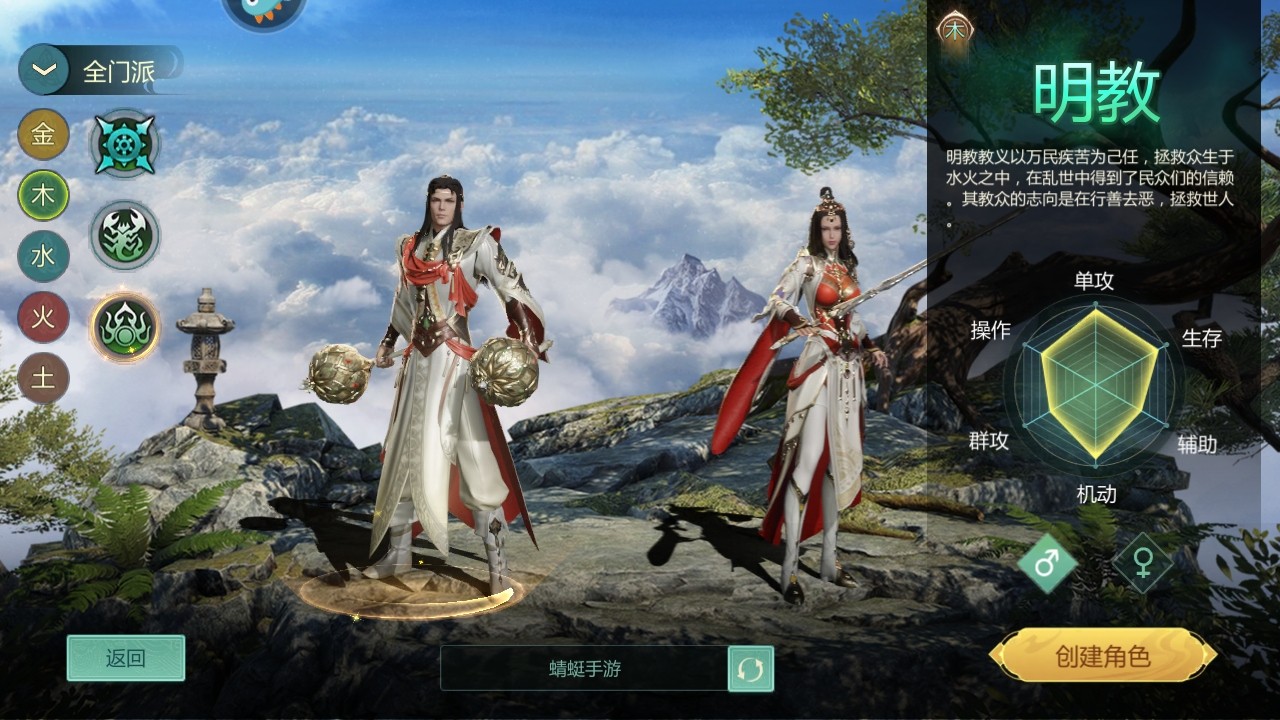The height and width of the screenshot is (720, 1280).
Task: Click the 返回 back button
Action: coord(124,659)
